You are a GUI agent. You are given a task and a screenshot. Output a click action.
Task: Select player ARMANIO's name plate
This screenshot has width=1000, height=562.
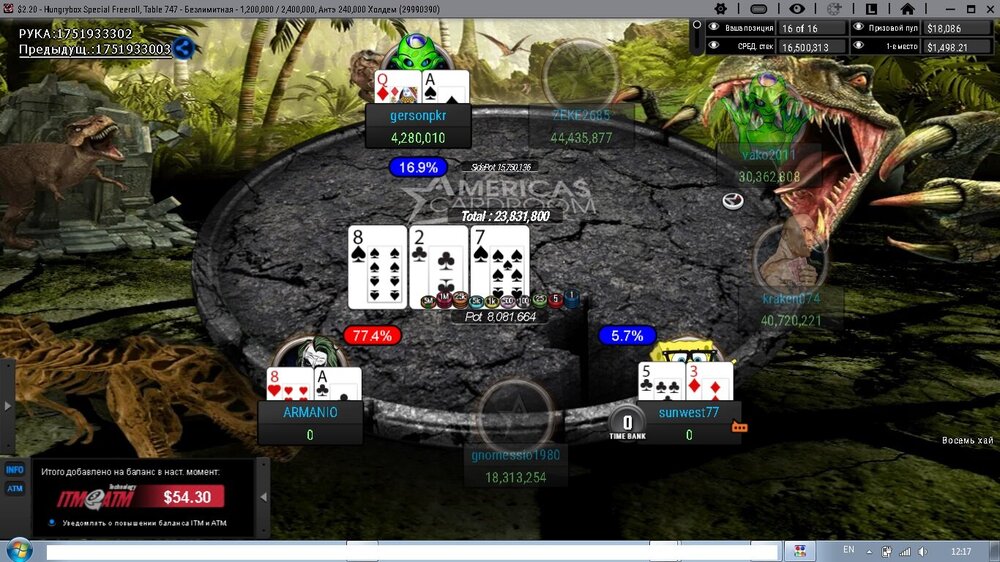[310, 412]
